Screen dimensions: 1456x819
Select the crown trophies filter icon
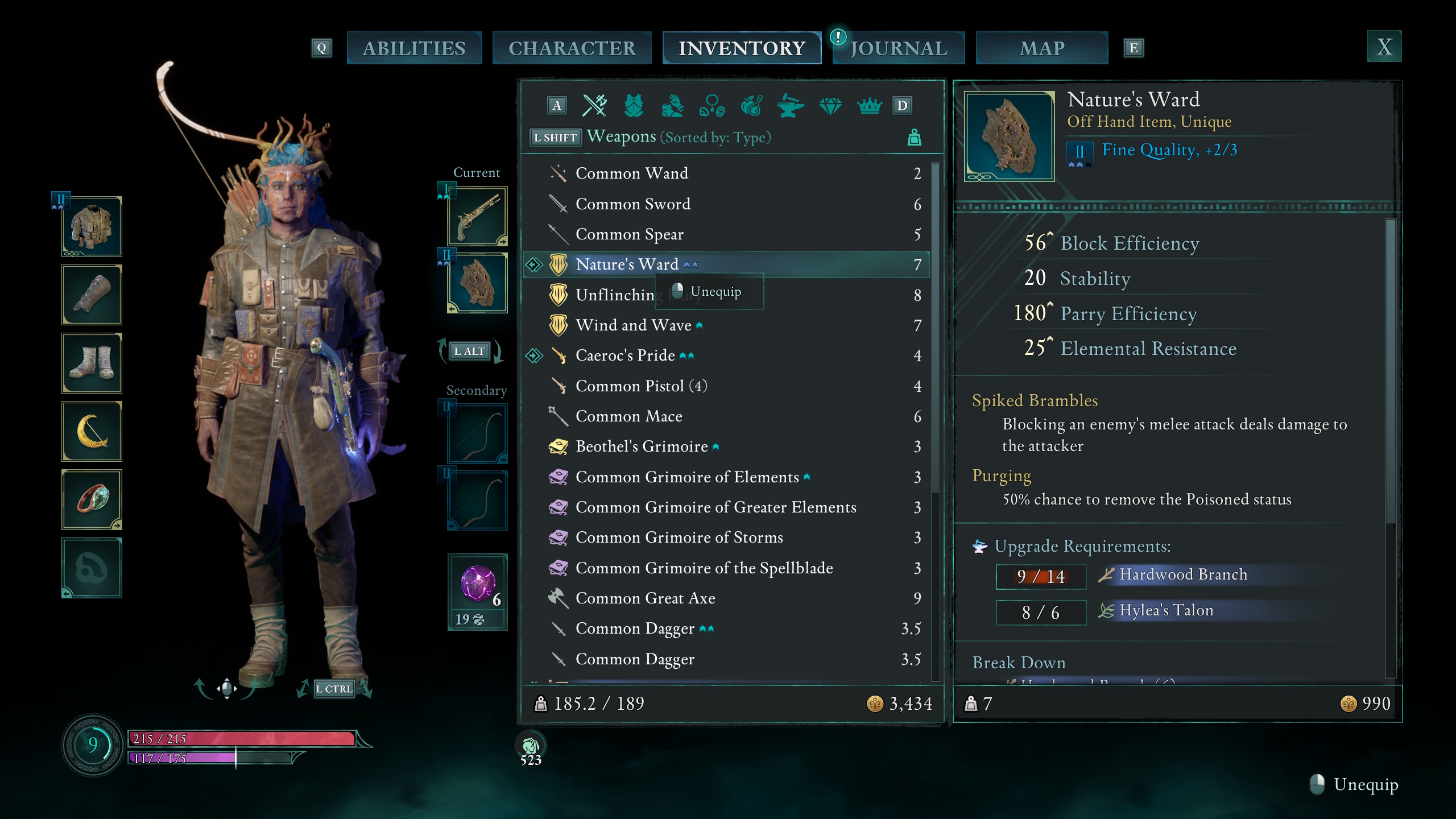point(869,106)
